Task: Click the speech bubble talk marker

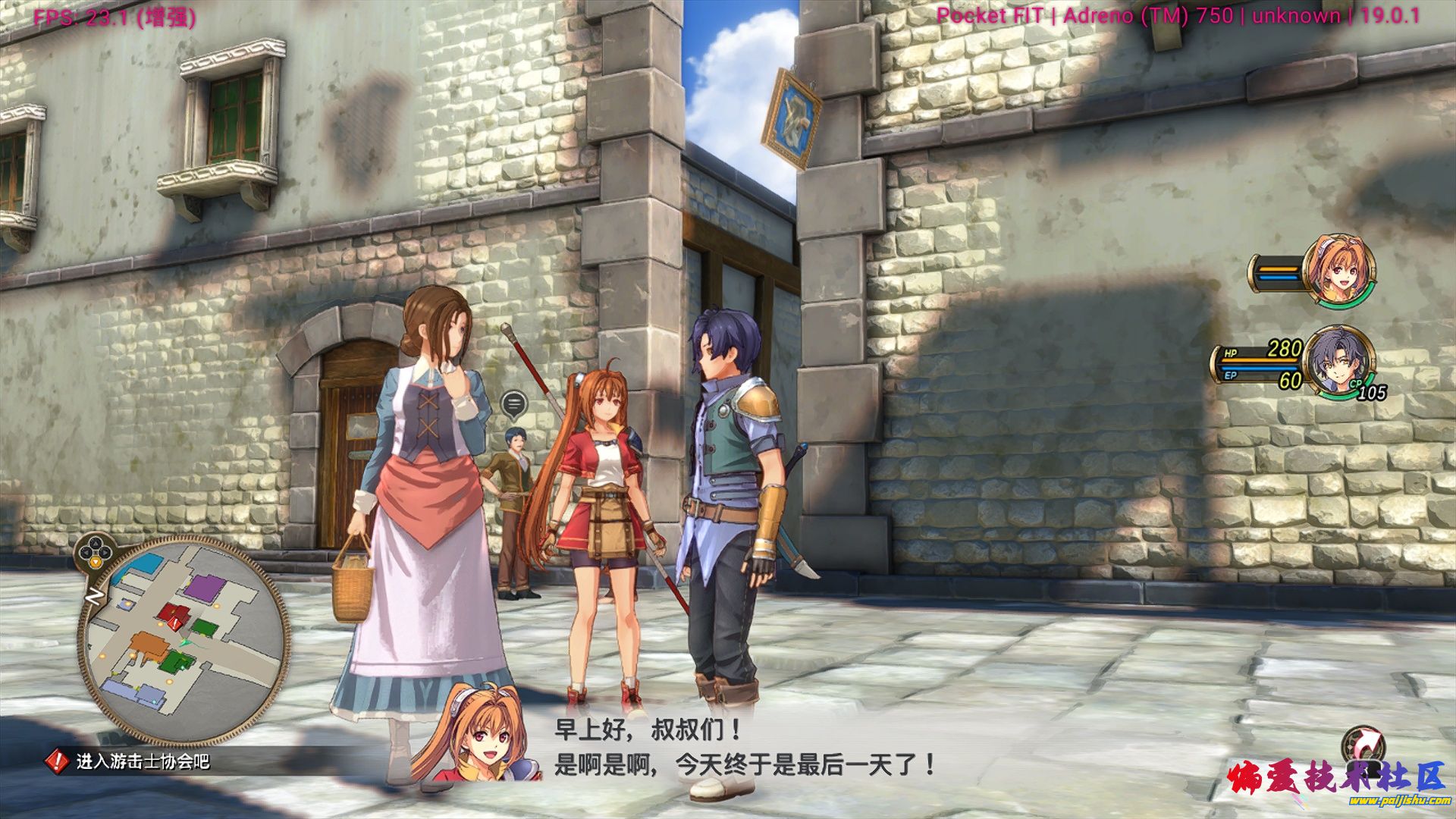Action: coord(514,403)
